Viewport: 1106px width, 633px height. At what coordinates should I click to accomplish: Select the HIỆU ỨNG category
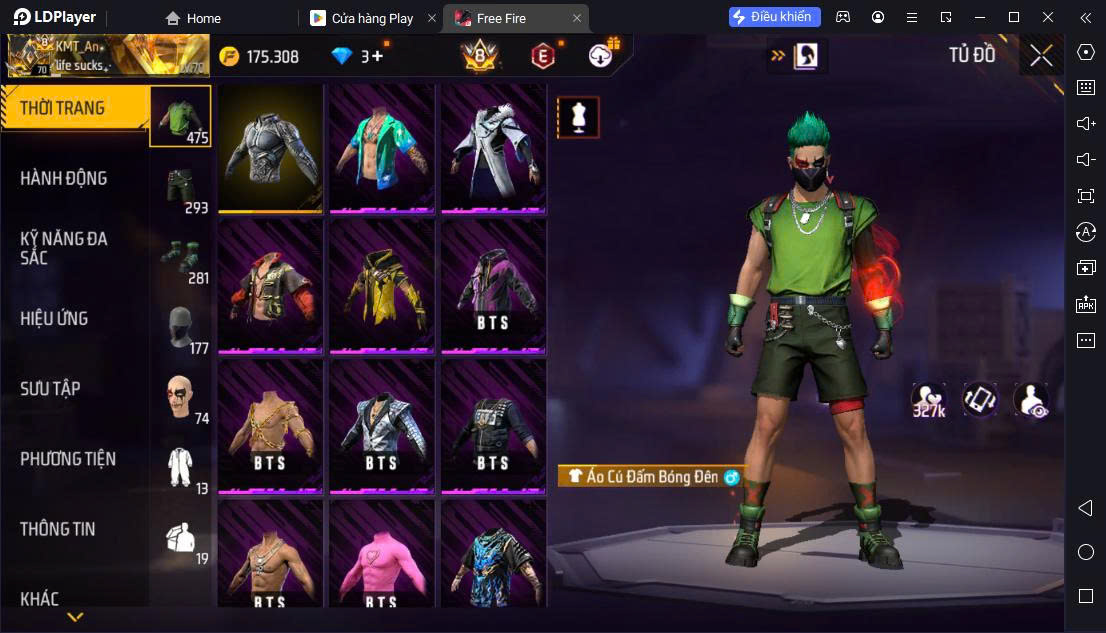[55, 318]
